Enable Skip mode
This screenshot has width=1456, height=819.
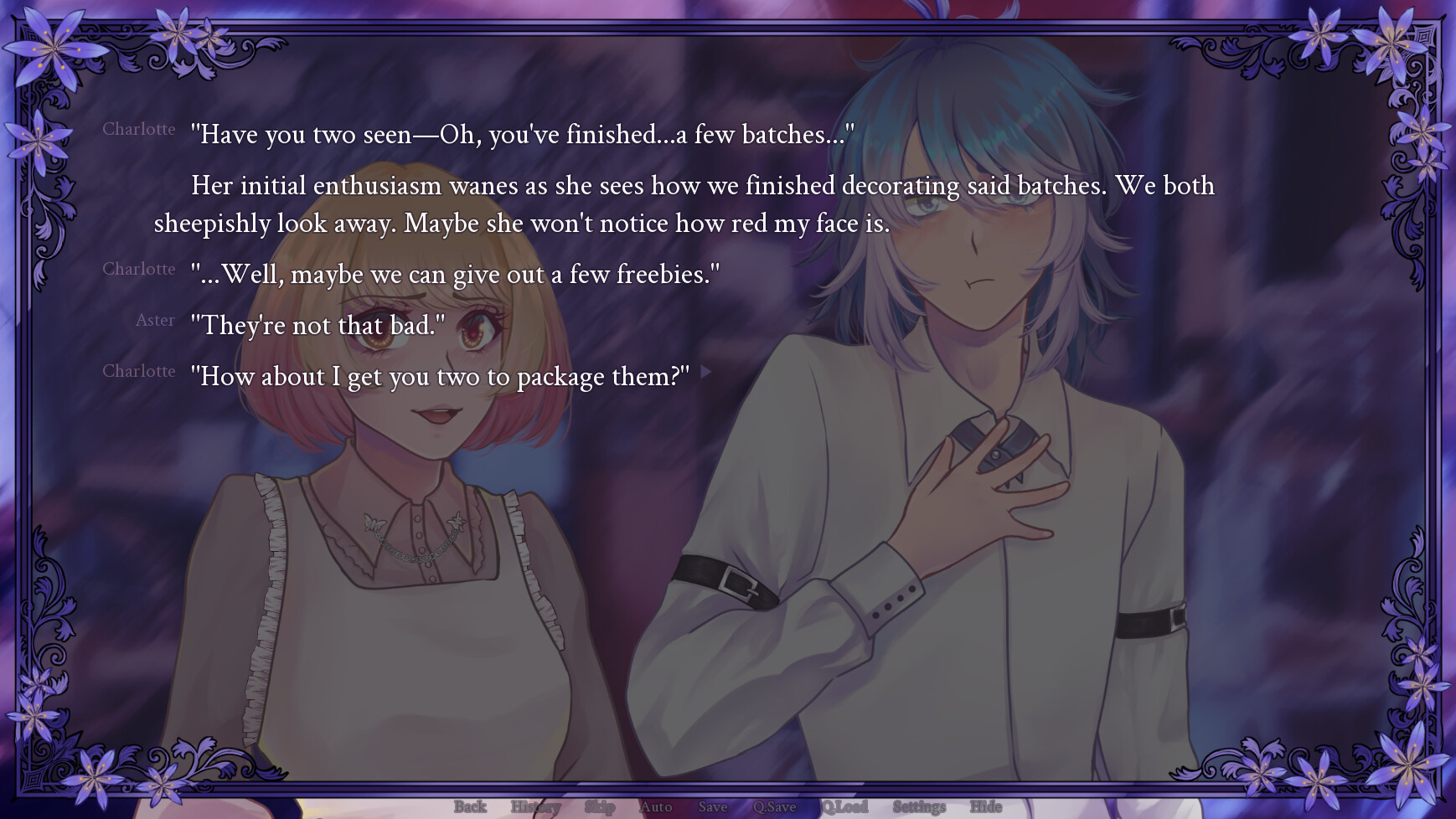click(x=598, y=806)
